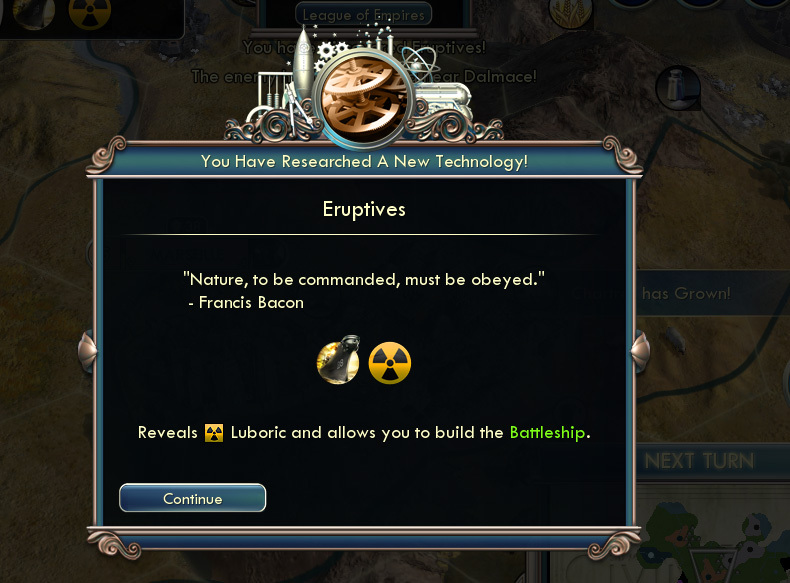Select the Battleship unit icon

[337, 363]
